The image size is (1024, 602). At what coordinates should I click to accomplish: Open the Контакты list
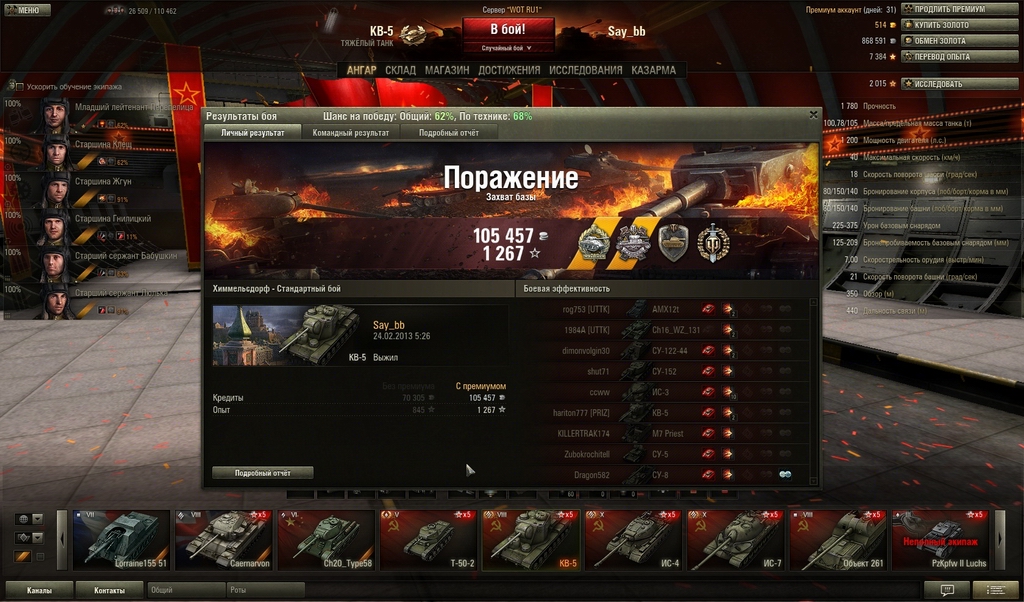click(110, 590)
